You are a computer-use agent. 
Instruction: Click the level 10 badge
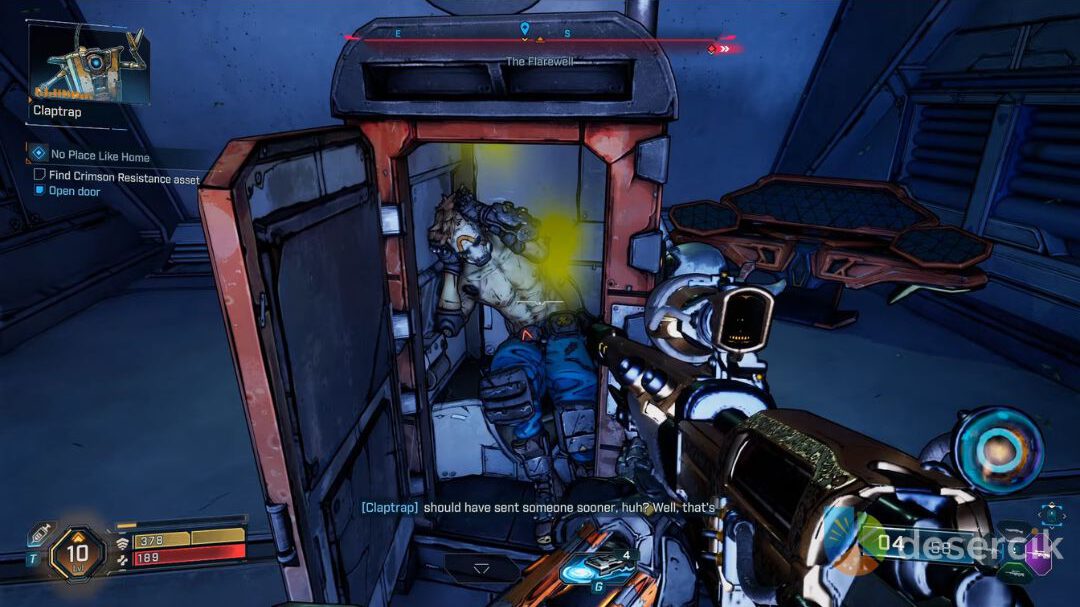(x=77, y=552)
